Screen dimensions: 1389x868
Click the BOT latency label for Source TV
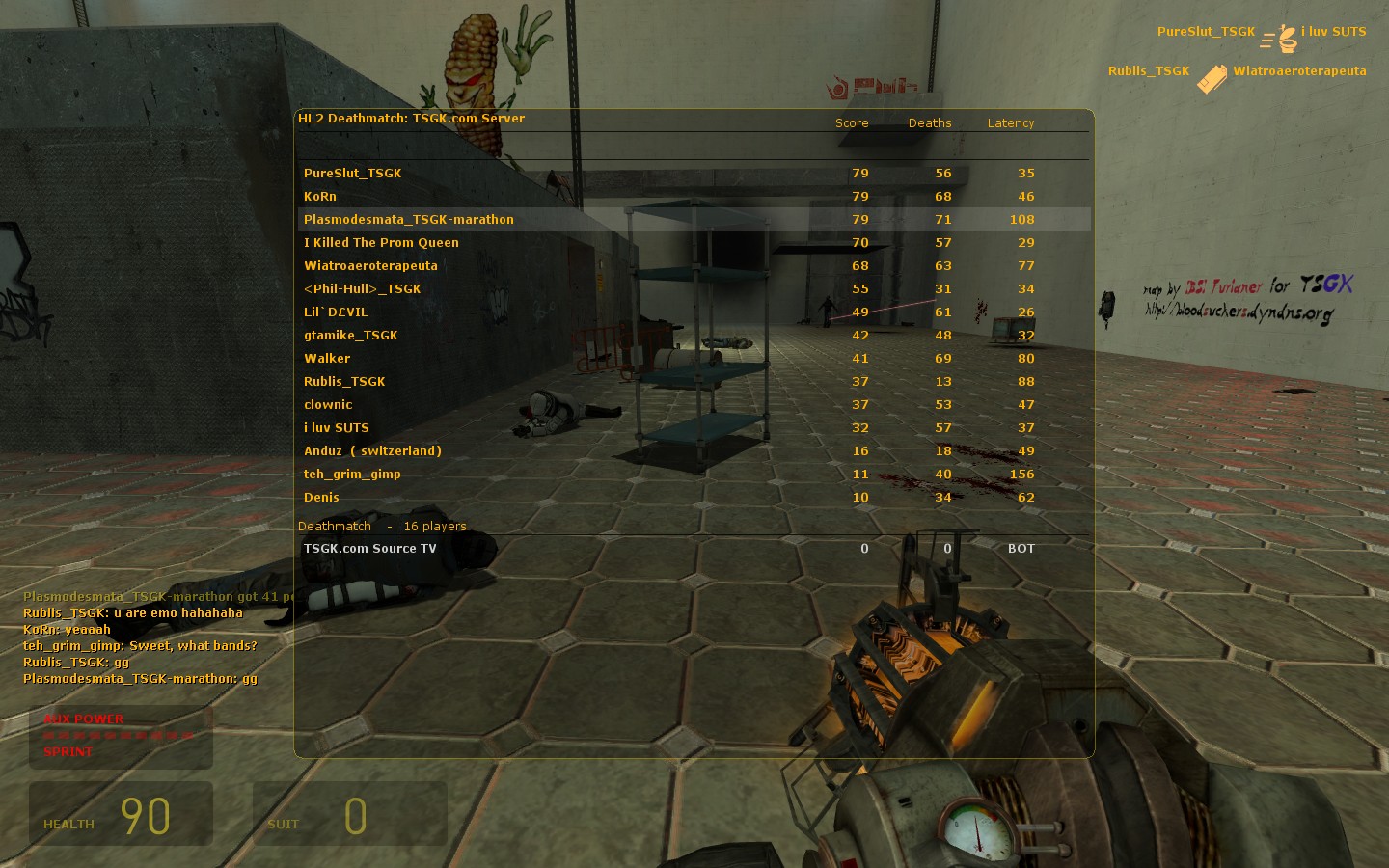click(x=1019, y=548)
